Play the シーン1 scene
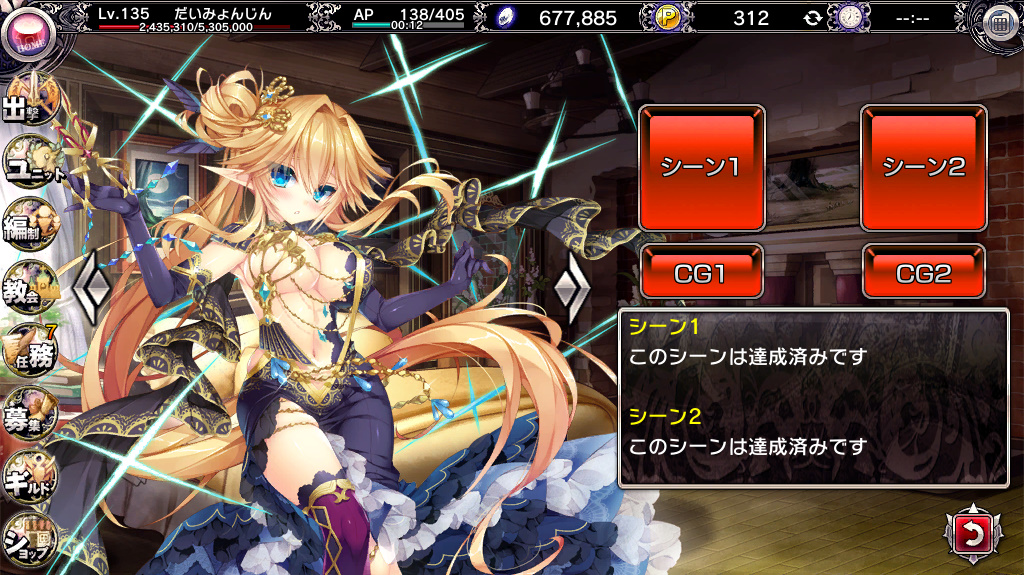 point(702,167)
